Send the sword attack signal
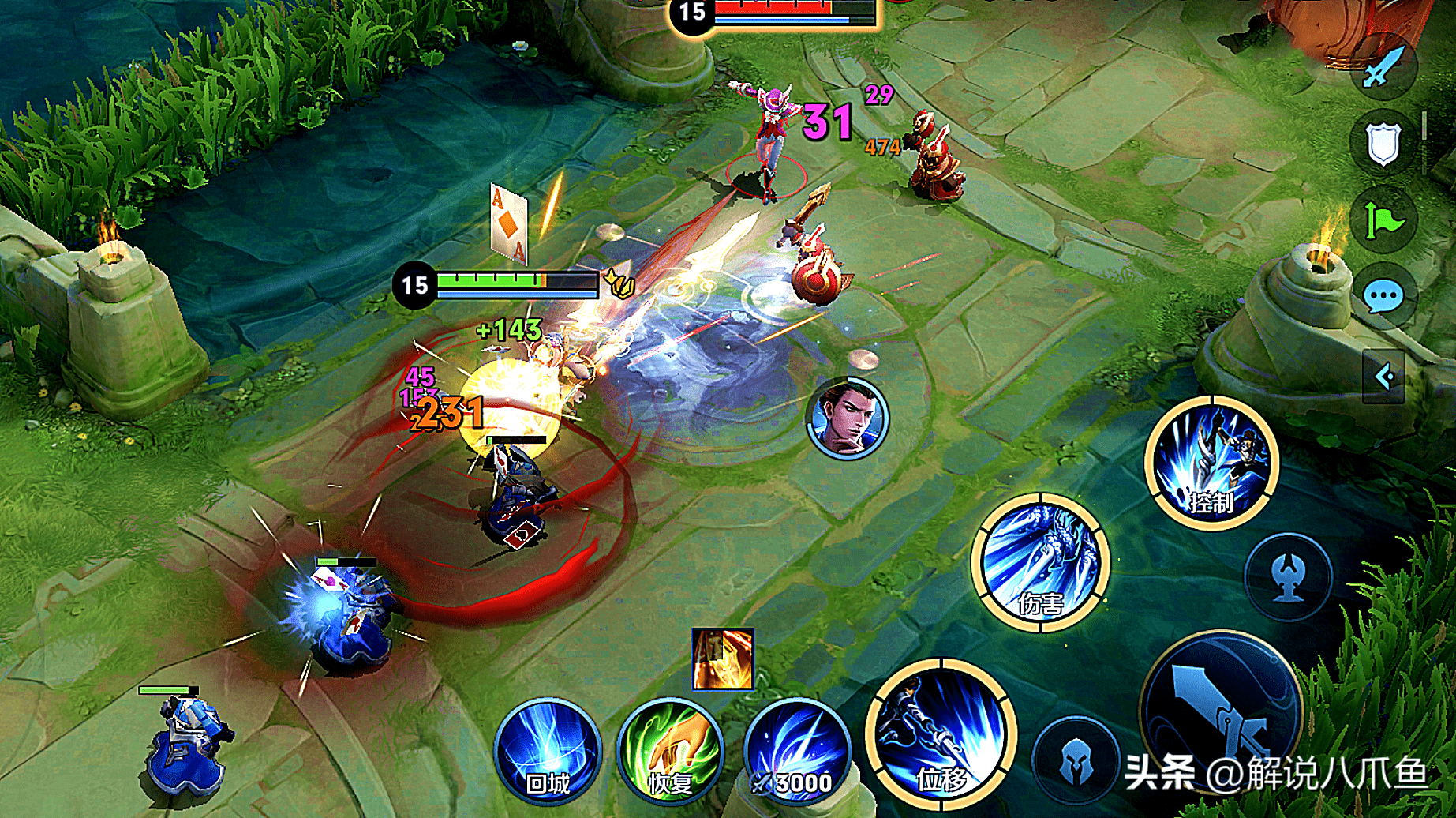This screenshot has height=818, width=1456. click(x=1383, y=67)
